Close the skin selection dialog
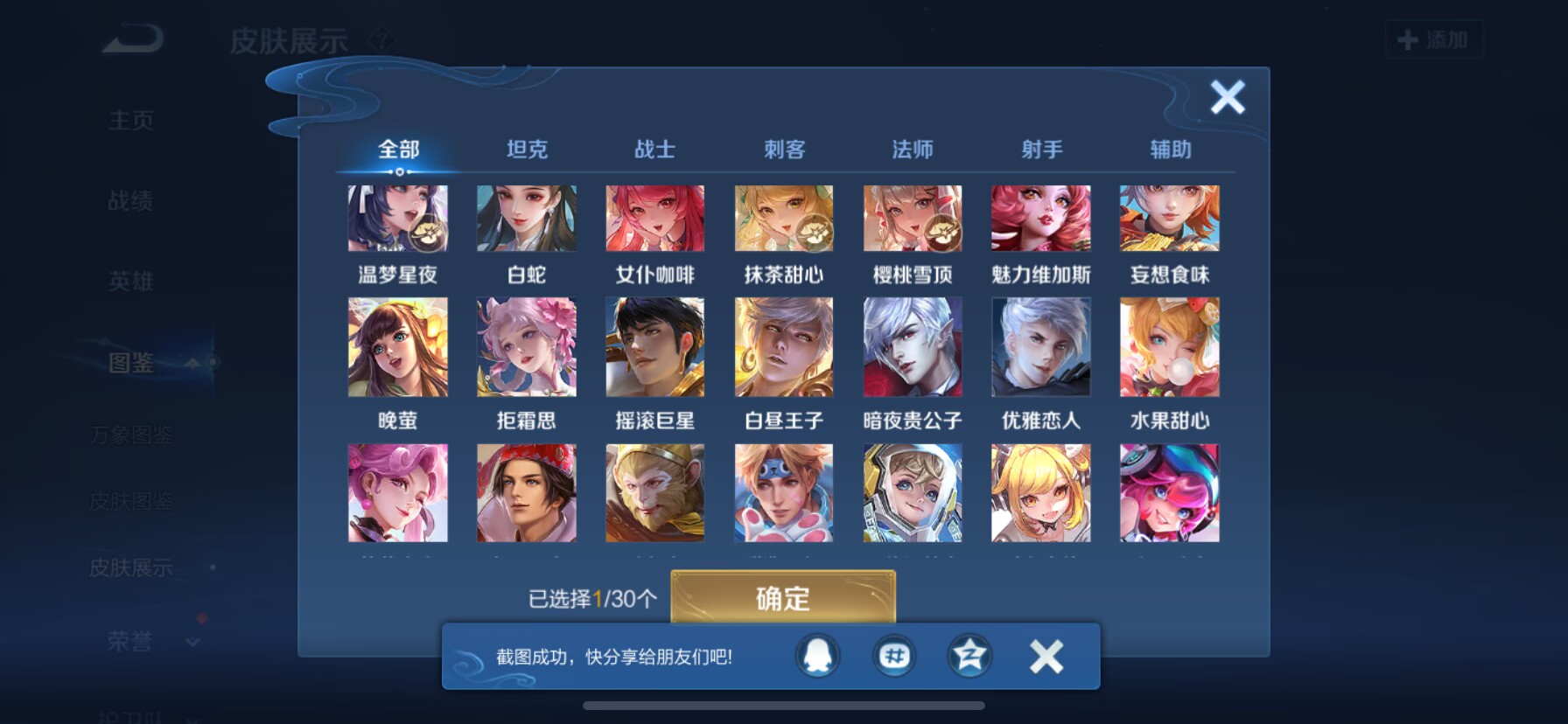1568x724 pixels. [x=1228, y=98]
